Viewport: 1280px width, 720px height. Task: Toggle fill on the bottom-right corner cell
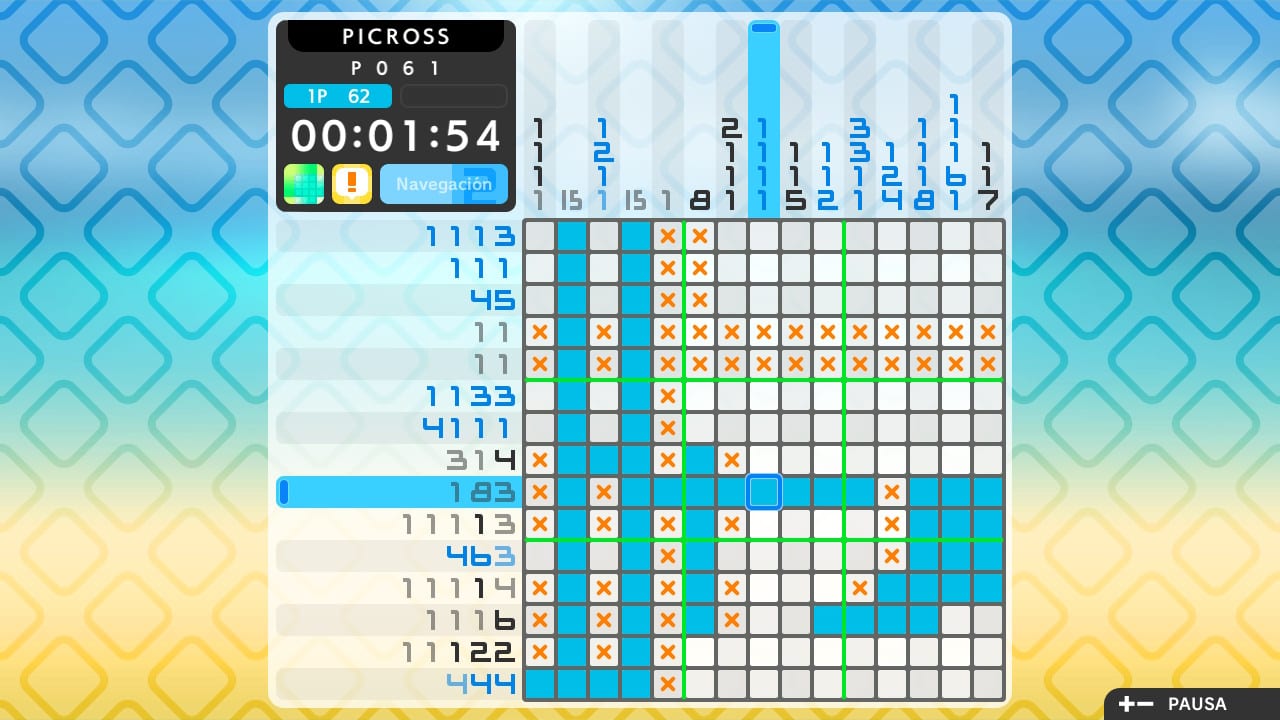pyautogui.click(x=988, y=683)
